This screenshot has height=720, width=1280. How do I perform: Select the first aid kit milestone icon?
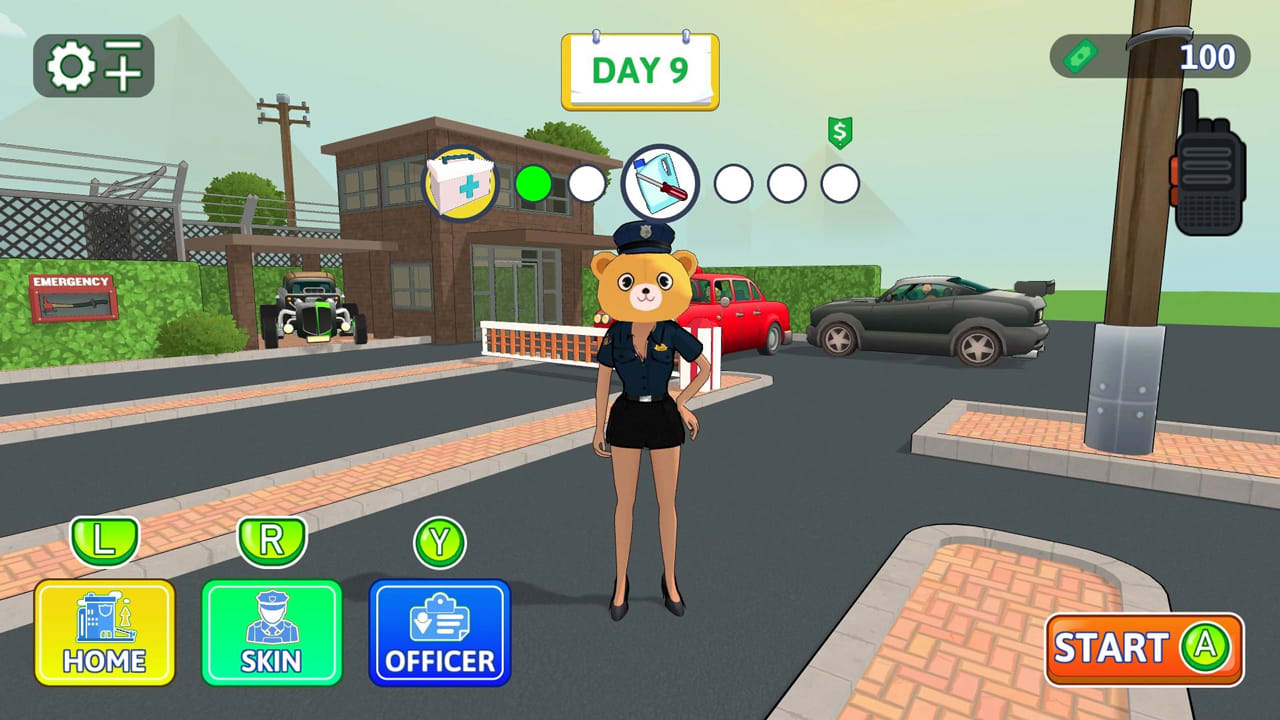(461, 183)
